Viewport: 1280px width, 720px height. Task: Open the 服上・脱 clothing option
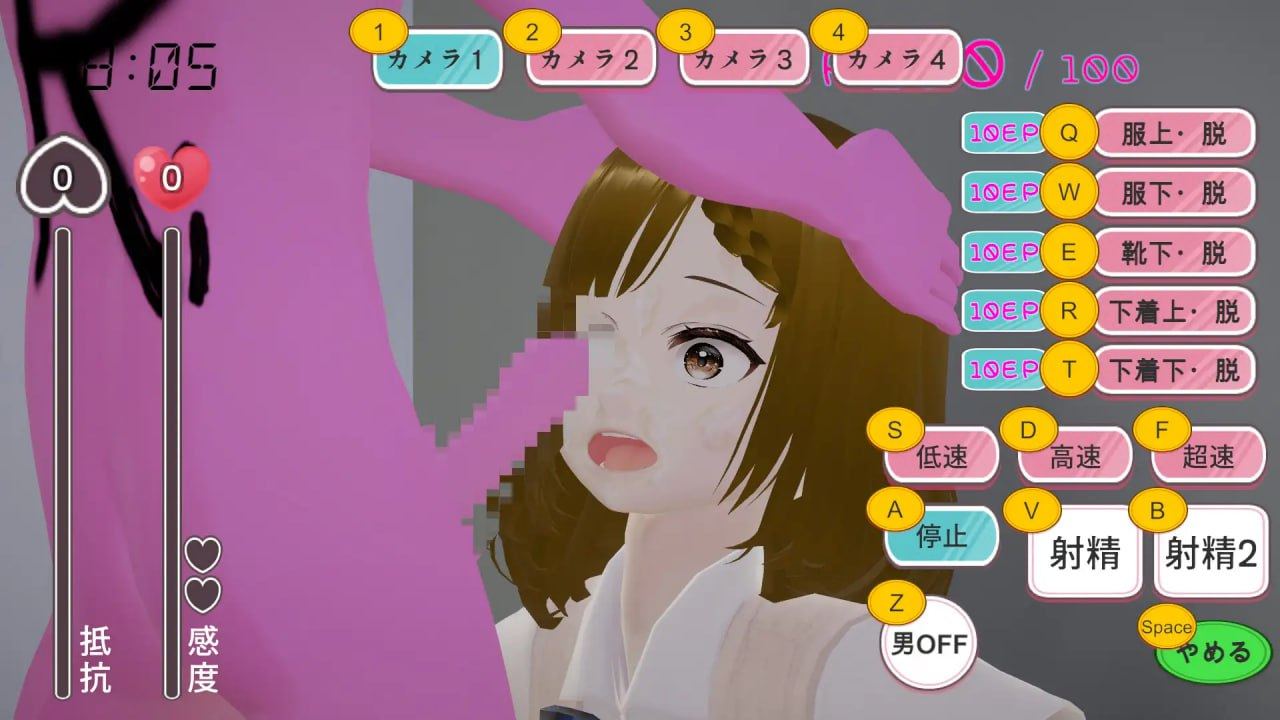tap(1173, 133)
